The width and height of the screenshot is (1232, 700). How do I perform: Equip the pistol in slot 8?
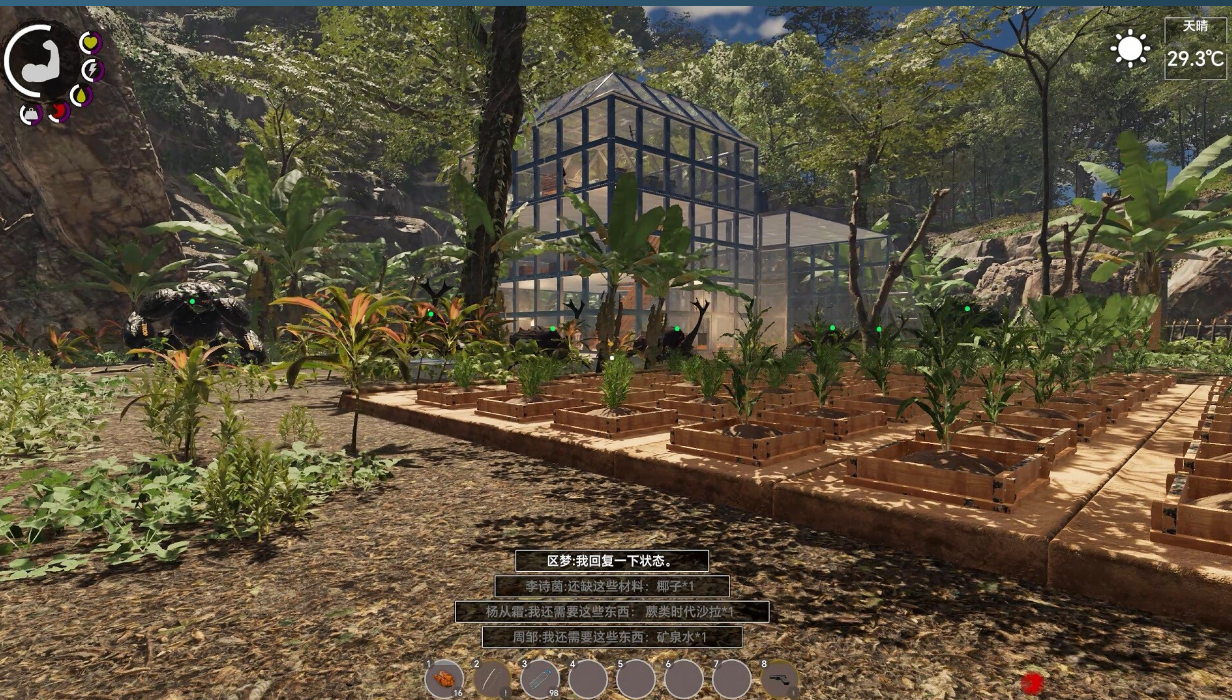(780, 678)
